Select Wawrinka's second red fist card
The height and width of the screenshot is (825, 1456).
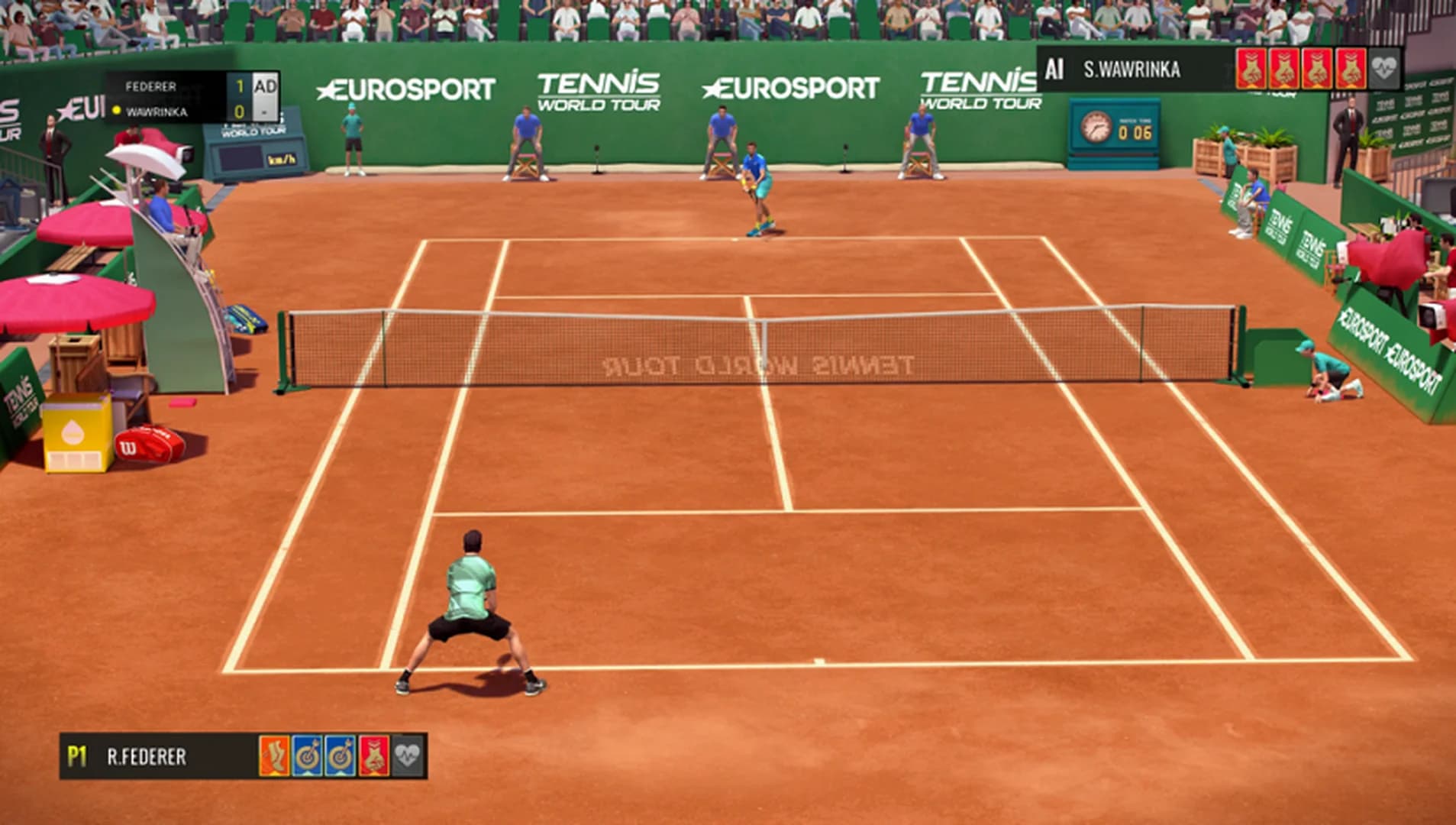click(1284, 69)
